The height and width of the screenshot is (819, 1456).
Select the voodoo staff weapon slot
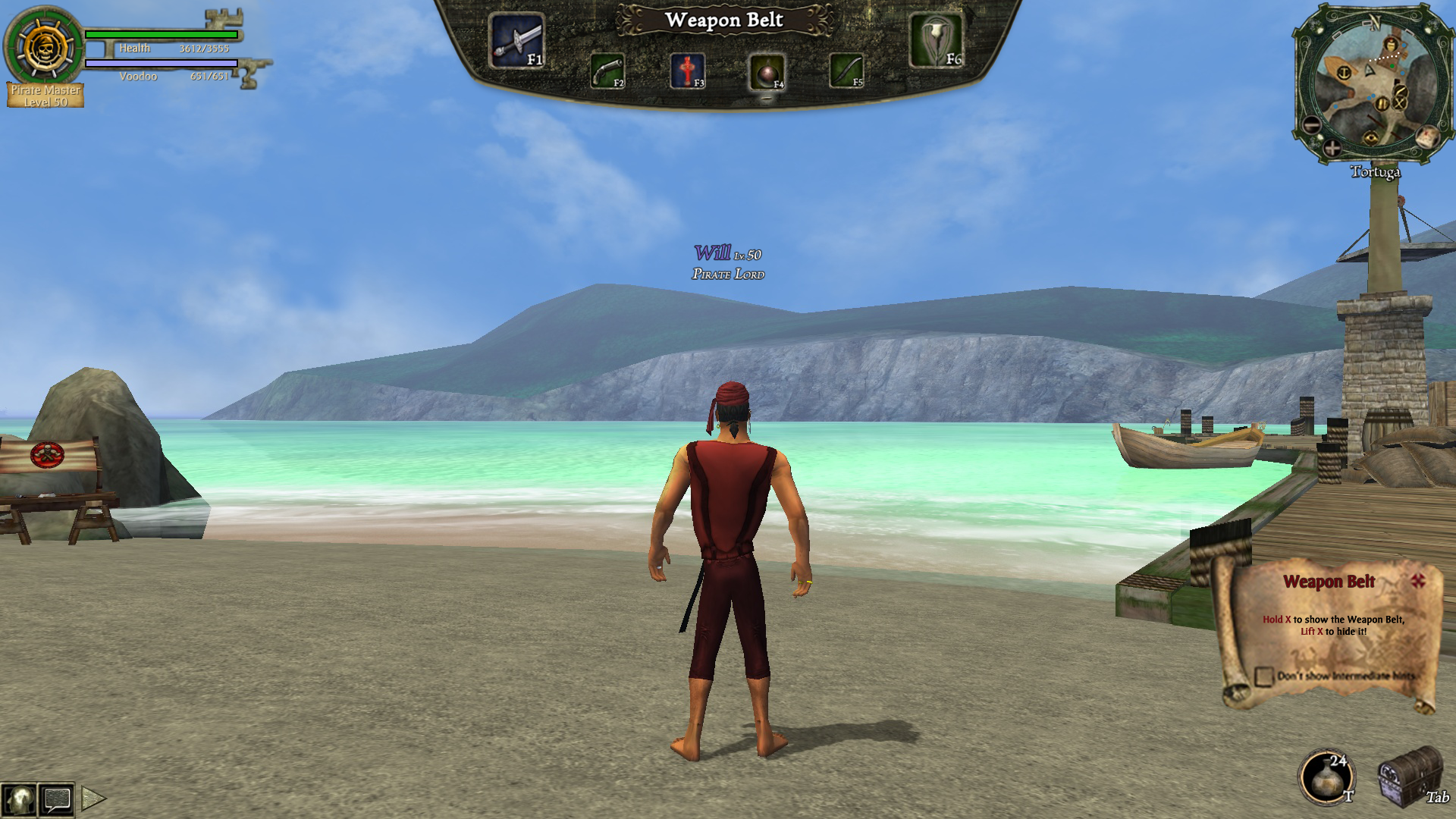(x=937, y=41)
